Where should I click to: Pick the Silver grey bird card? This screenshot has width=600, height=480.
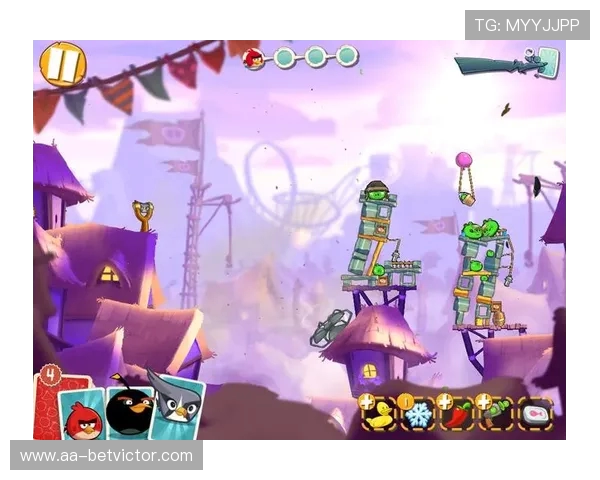coord(178,405)
